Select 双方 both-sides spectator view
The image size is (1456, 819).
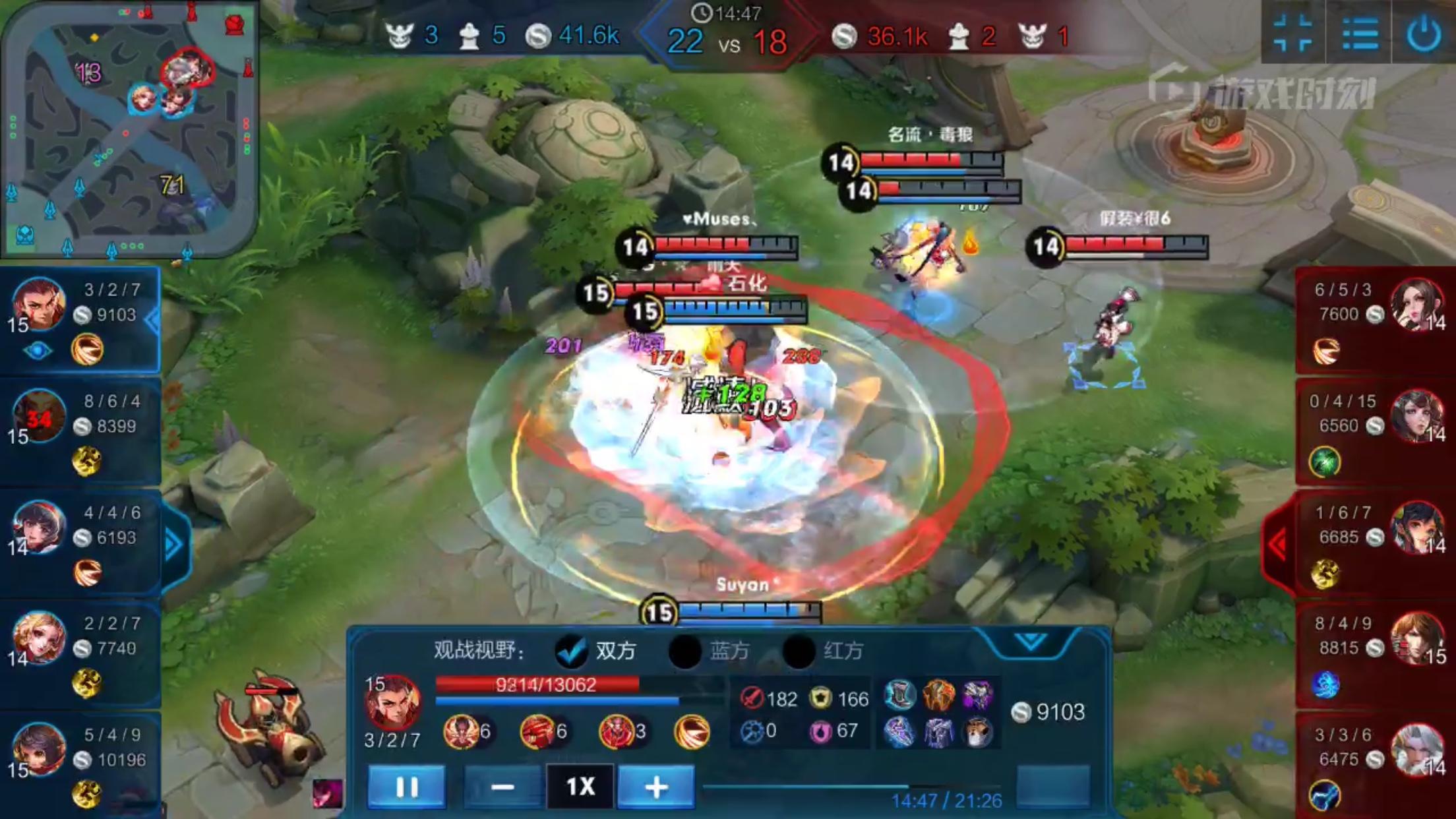click(572, 651)
